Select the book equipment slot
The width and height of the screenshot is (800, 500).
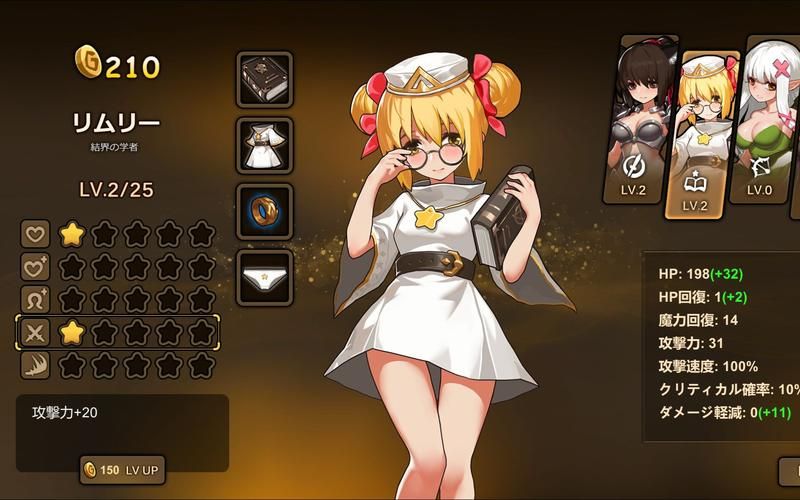click(265, 80)
